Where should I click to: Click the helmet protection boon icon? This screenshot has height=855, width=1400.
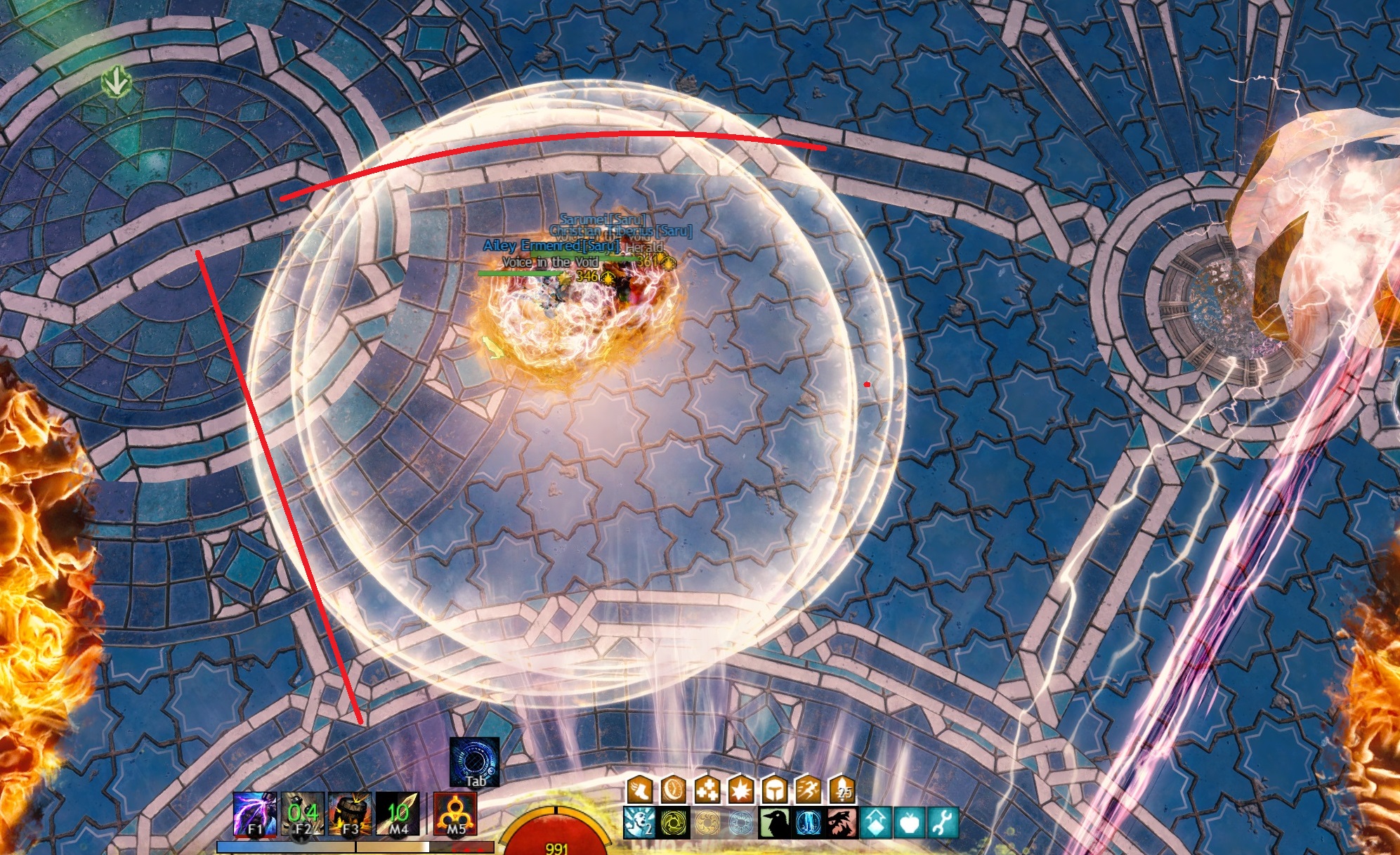pyautogui.click(x=775, y=790)
